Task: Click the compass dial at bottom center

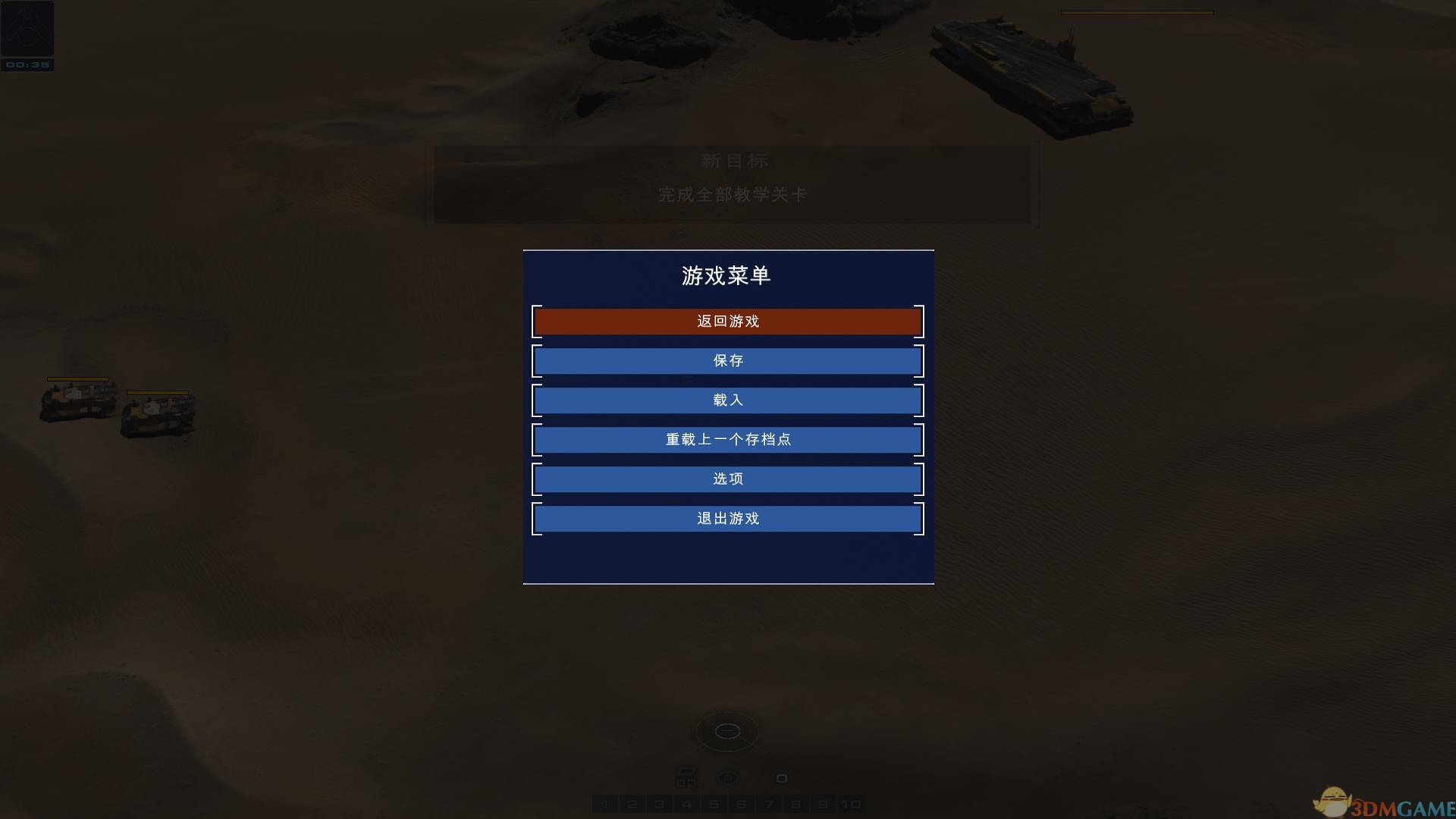Action: [727, 730]
